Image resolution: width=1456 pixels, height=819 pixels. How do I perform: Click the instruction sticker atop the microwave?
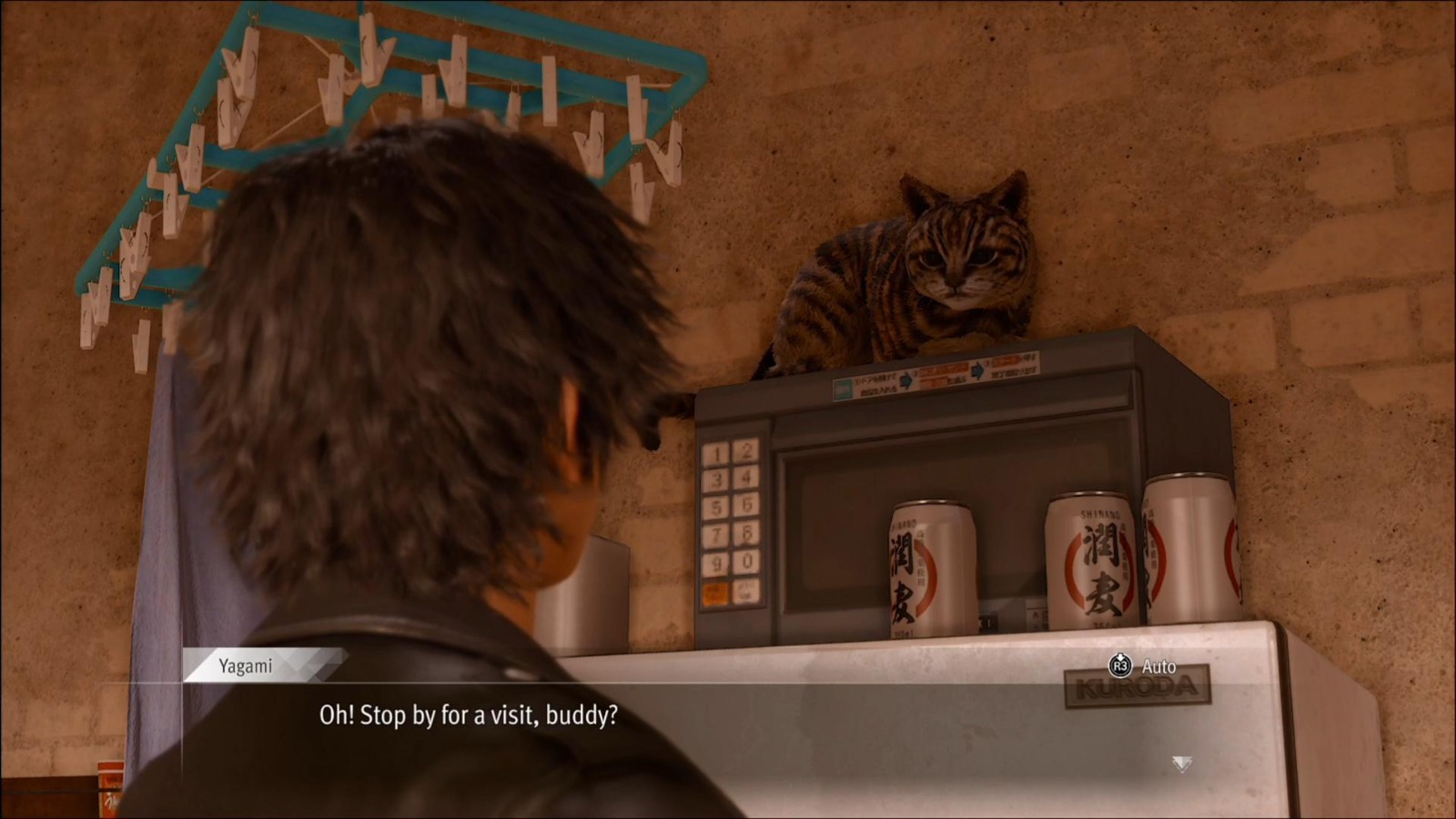pyautogui.click(x=937, y=378)
